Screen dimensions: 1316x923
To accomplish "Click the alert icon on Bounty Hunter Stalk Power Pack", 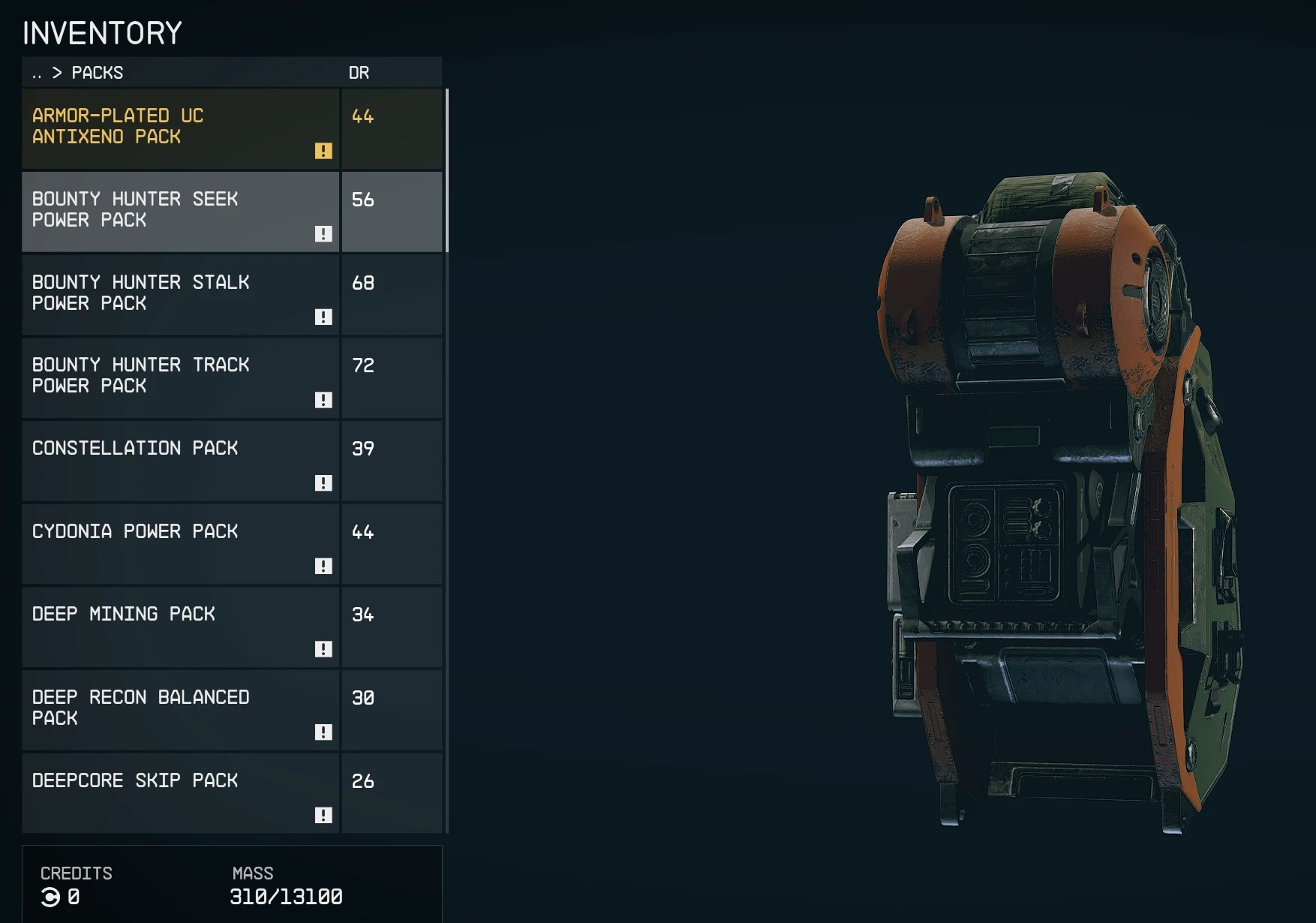I will click(324, 317).
